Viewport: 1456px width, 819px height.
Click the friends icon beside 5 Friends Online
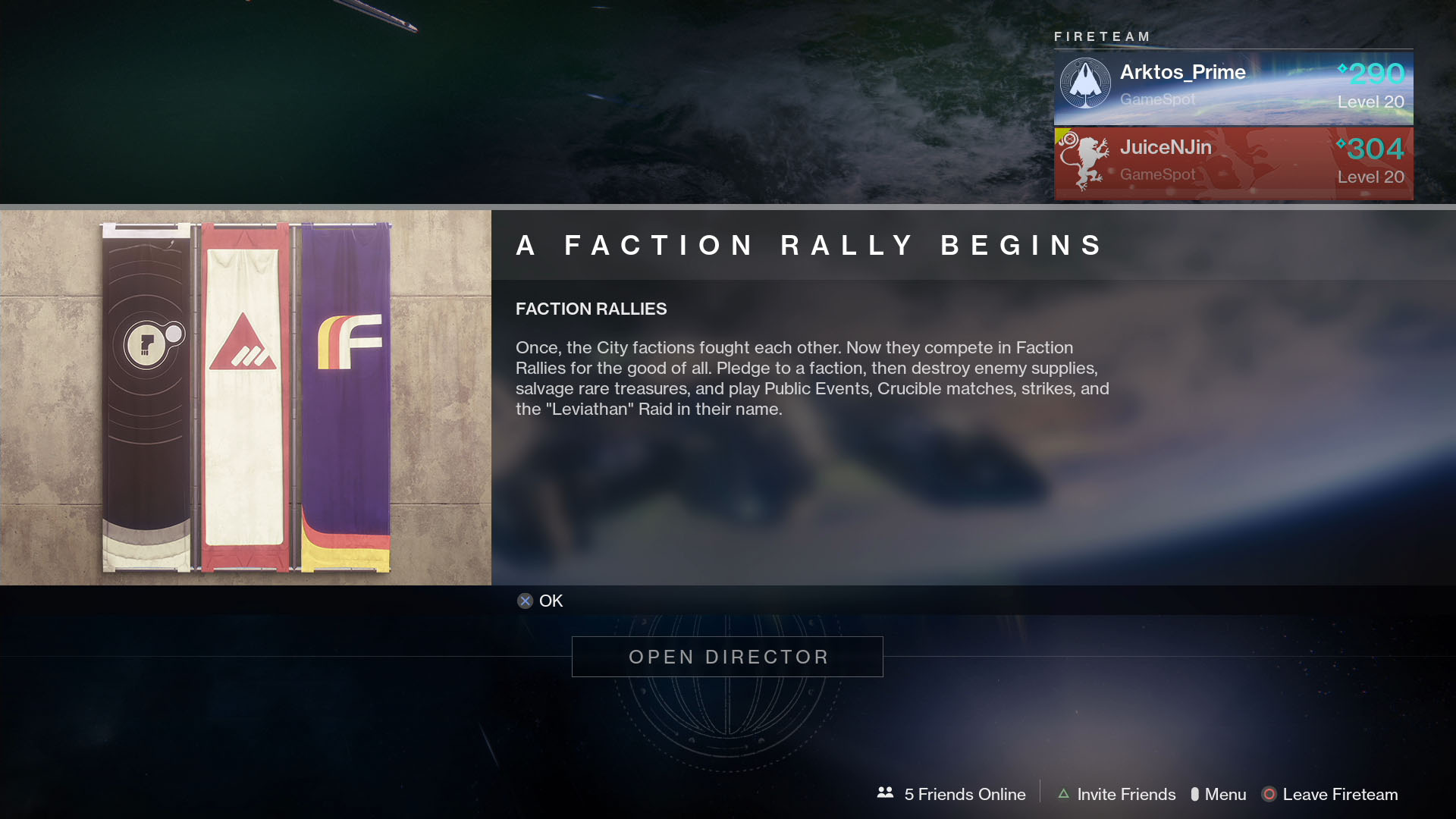click(884, 793)
